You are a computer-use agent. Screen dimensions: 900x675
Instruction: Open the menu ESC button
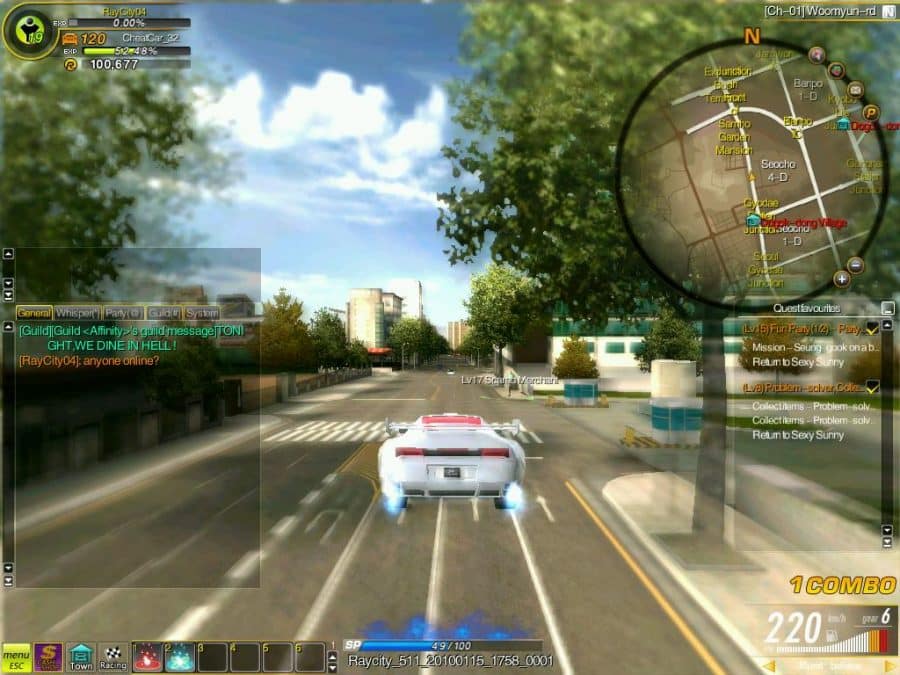tap(15, 657)
